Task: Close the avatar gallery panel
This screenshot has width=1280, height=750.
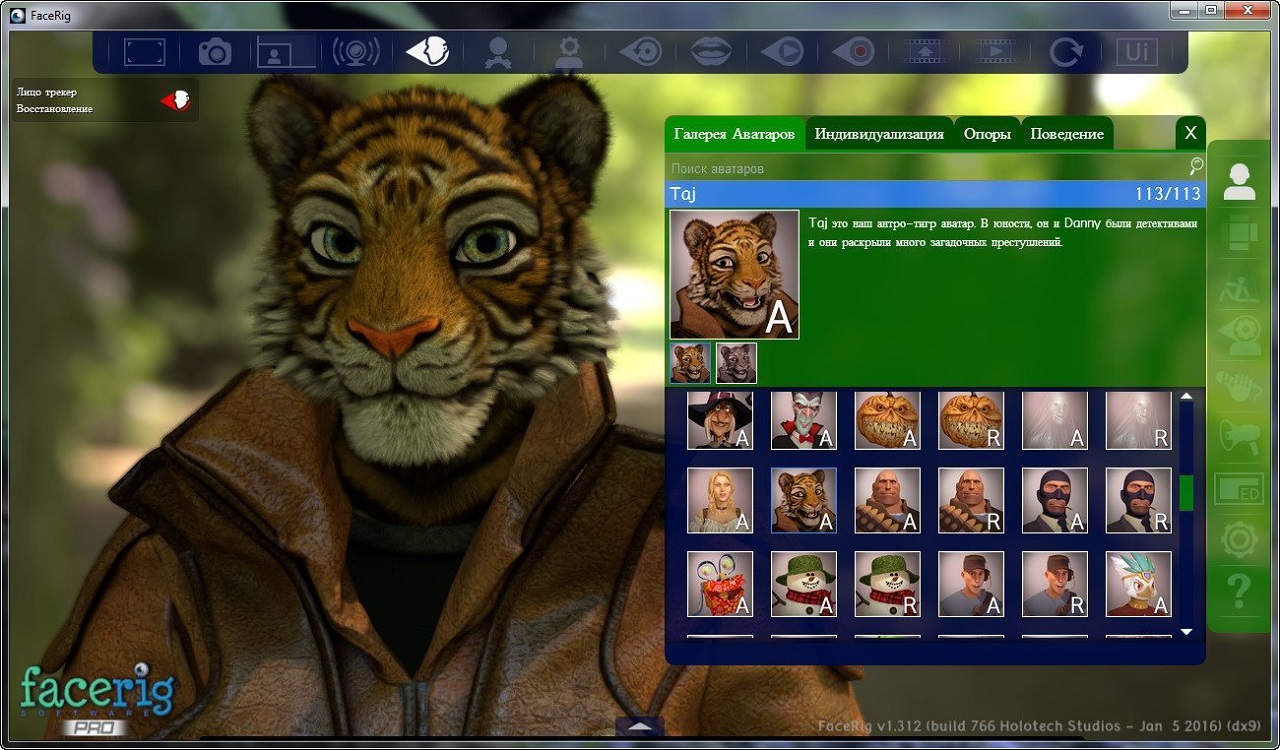Action: [x=1190, y=132]
